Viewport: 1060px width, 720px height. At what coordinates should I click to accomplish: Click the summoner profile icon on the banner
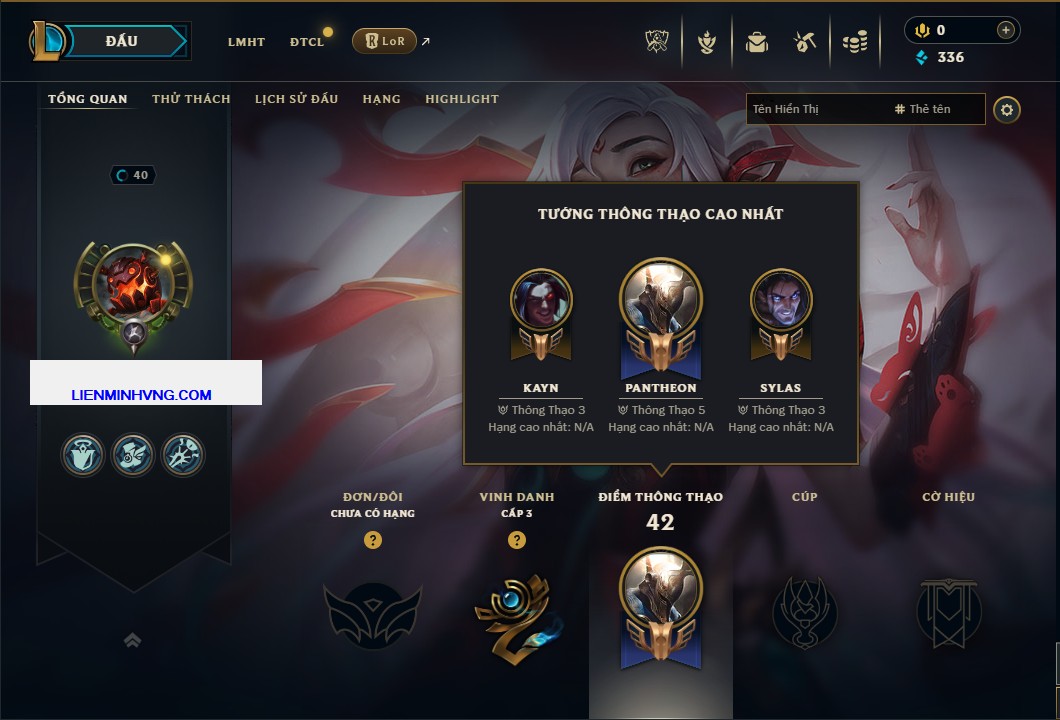pyautogui.click(x=133, y=285)
